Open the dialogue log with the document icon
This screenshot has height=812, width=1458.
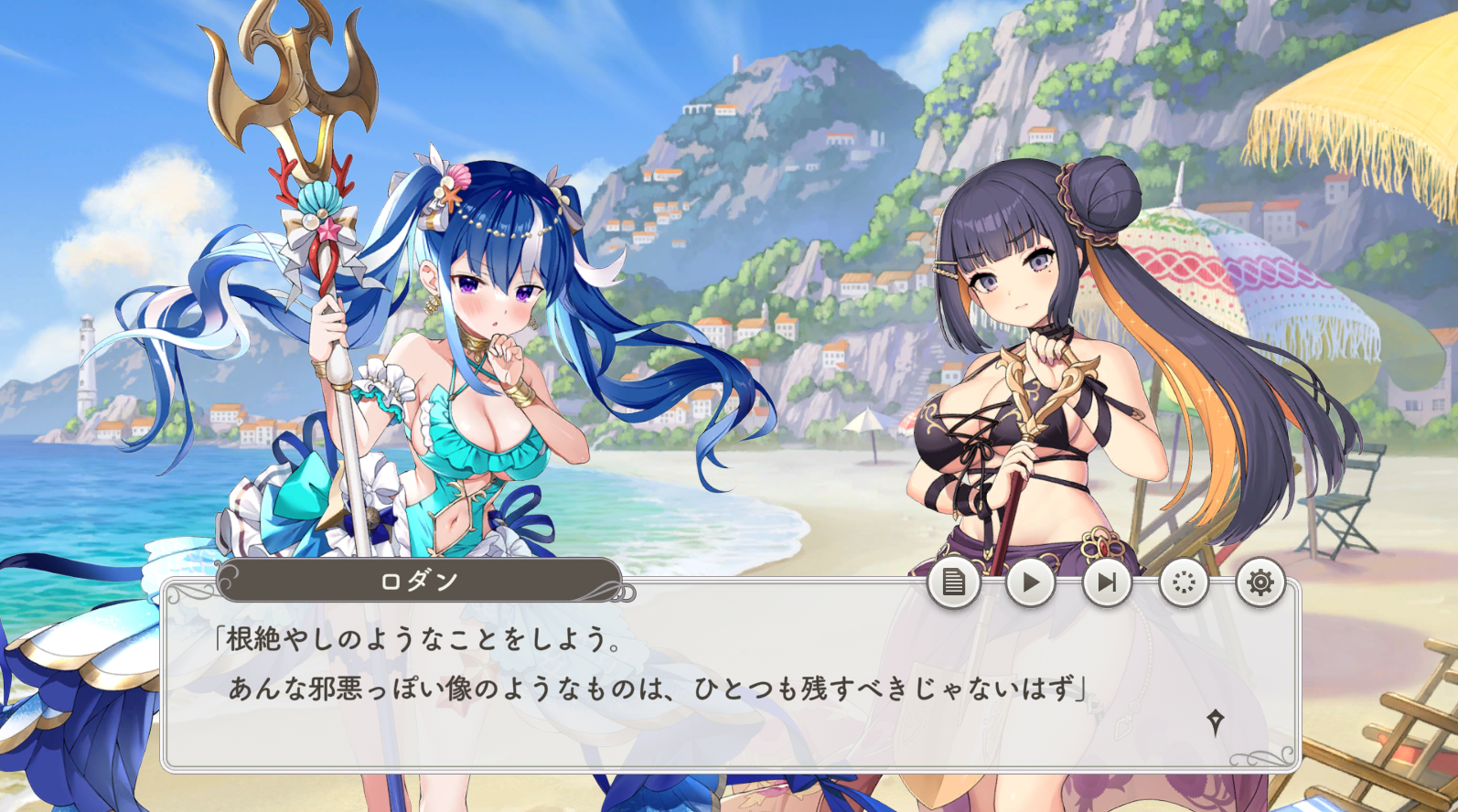(953, 582)
